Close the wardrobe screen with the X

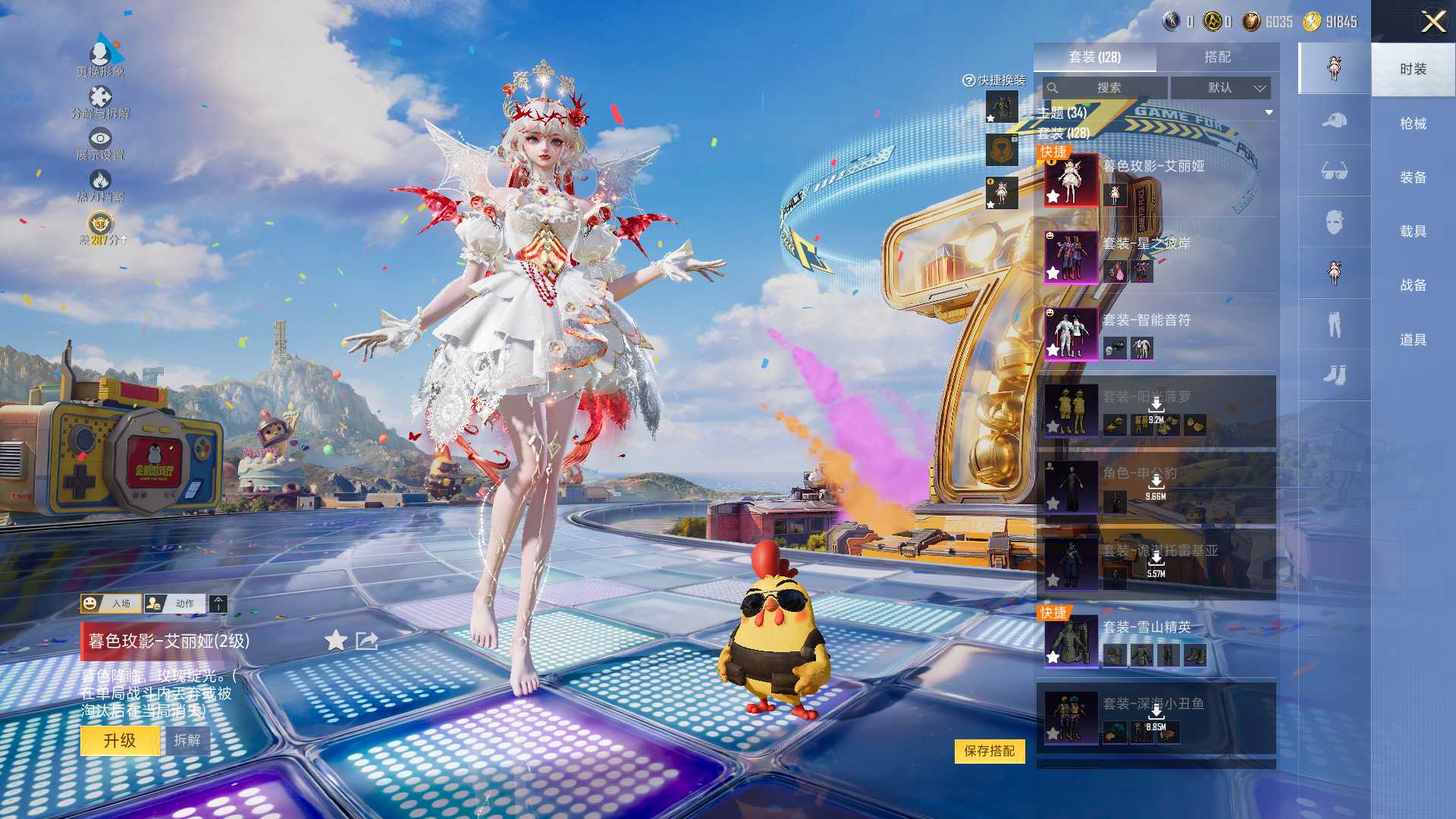tap(1432, 21)
